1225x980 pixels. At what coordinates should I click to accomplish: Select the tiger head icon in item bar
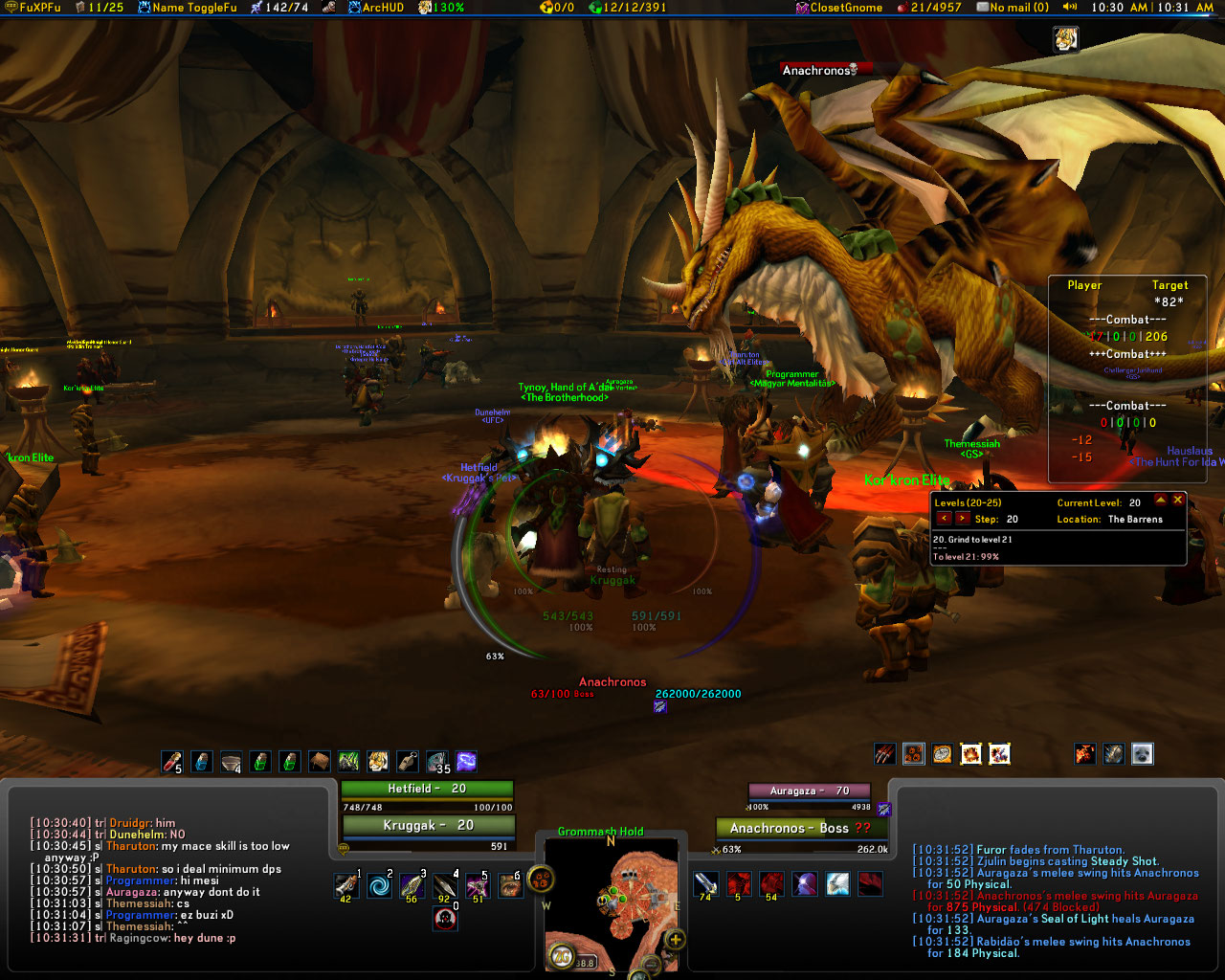(x=378, y=762)
